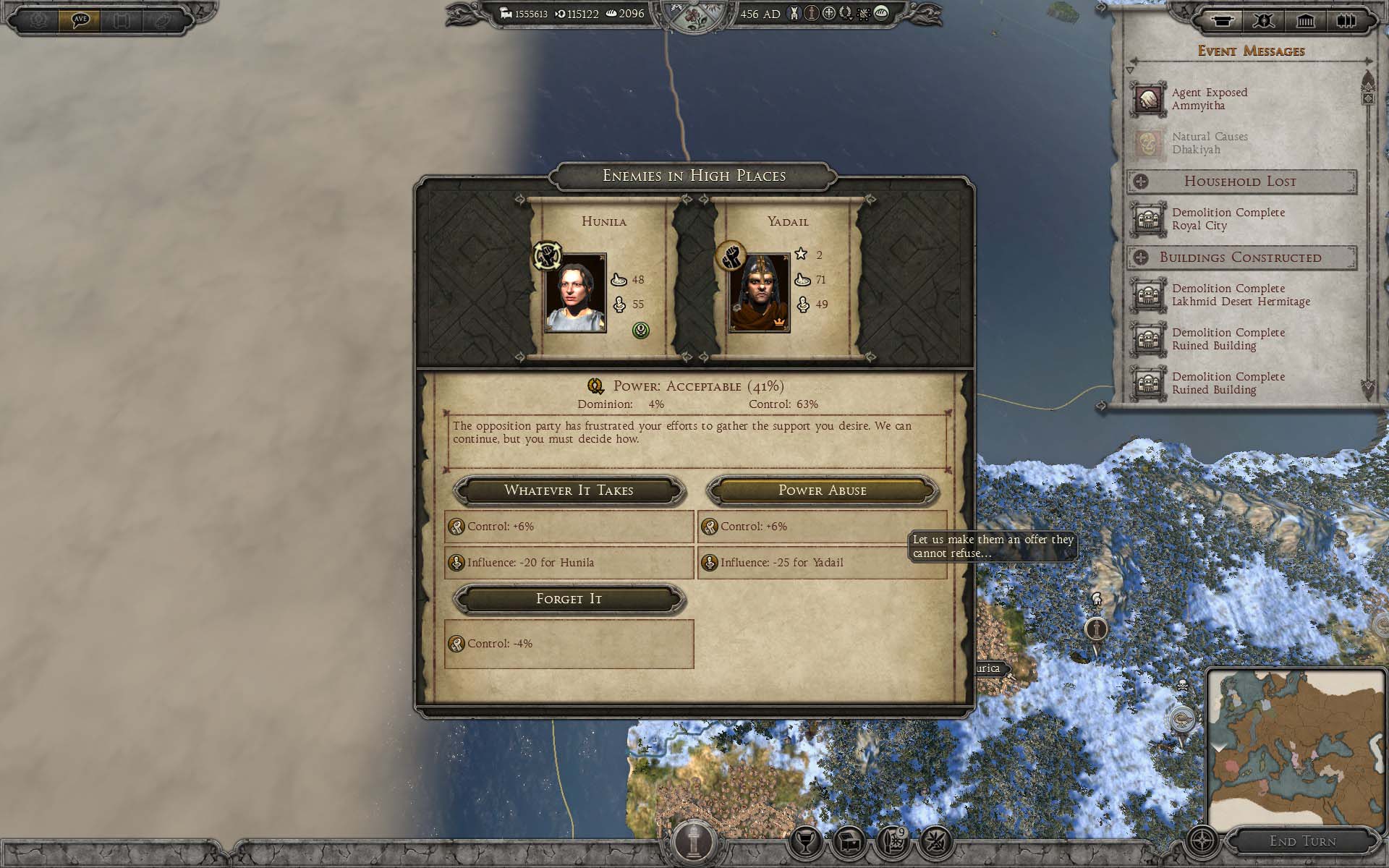This screenshot has width=1389, height=868.
Task: Open the treasure chest panel
Action: point(849,841)
